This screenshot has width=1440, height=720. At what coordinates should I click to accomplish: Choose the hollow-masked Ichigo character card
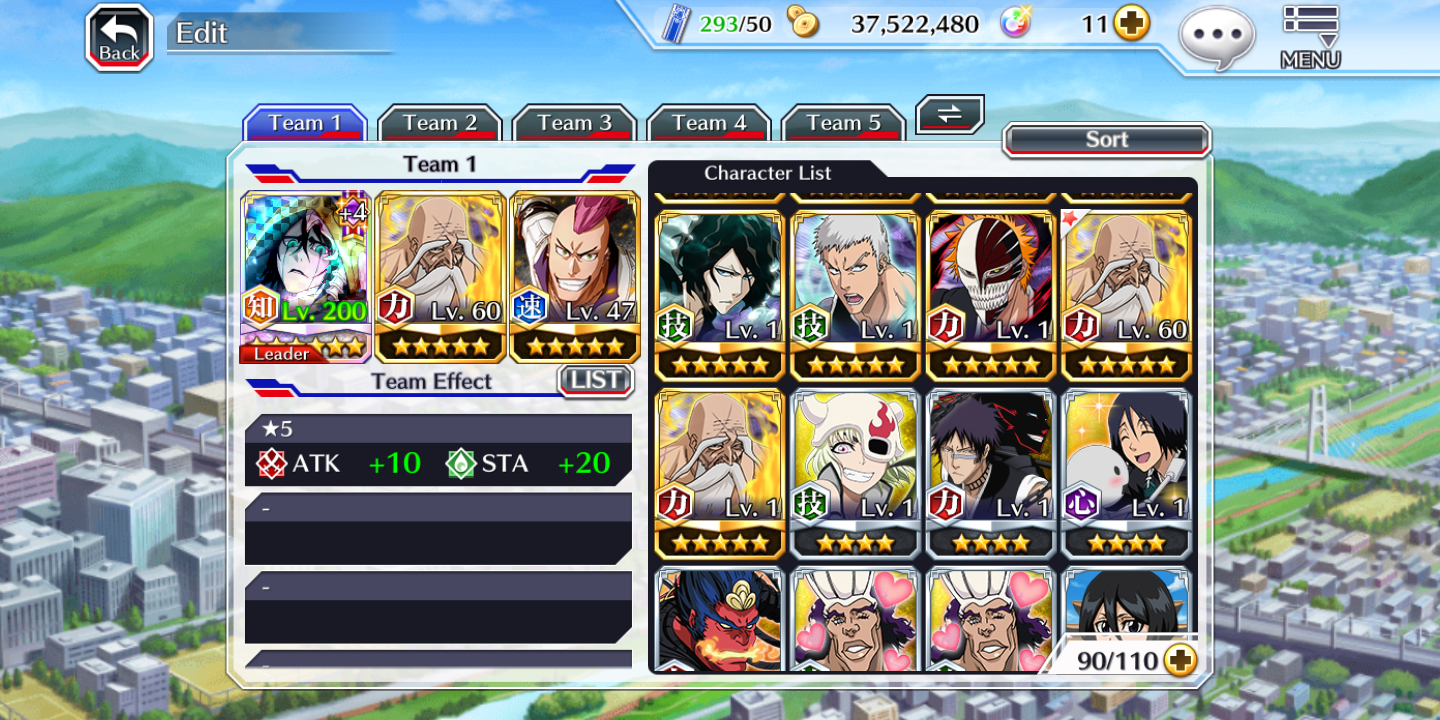[991, 295]
